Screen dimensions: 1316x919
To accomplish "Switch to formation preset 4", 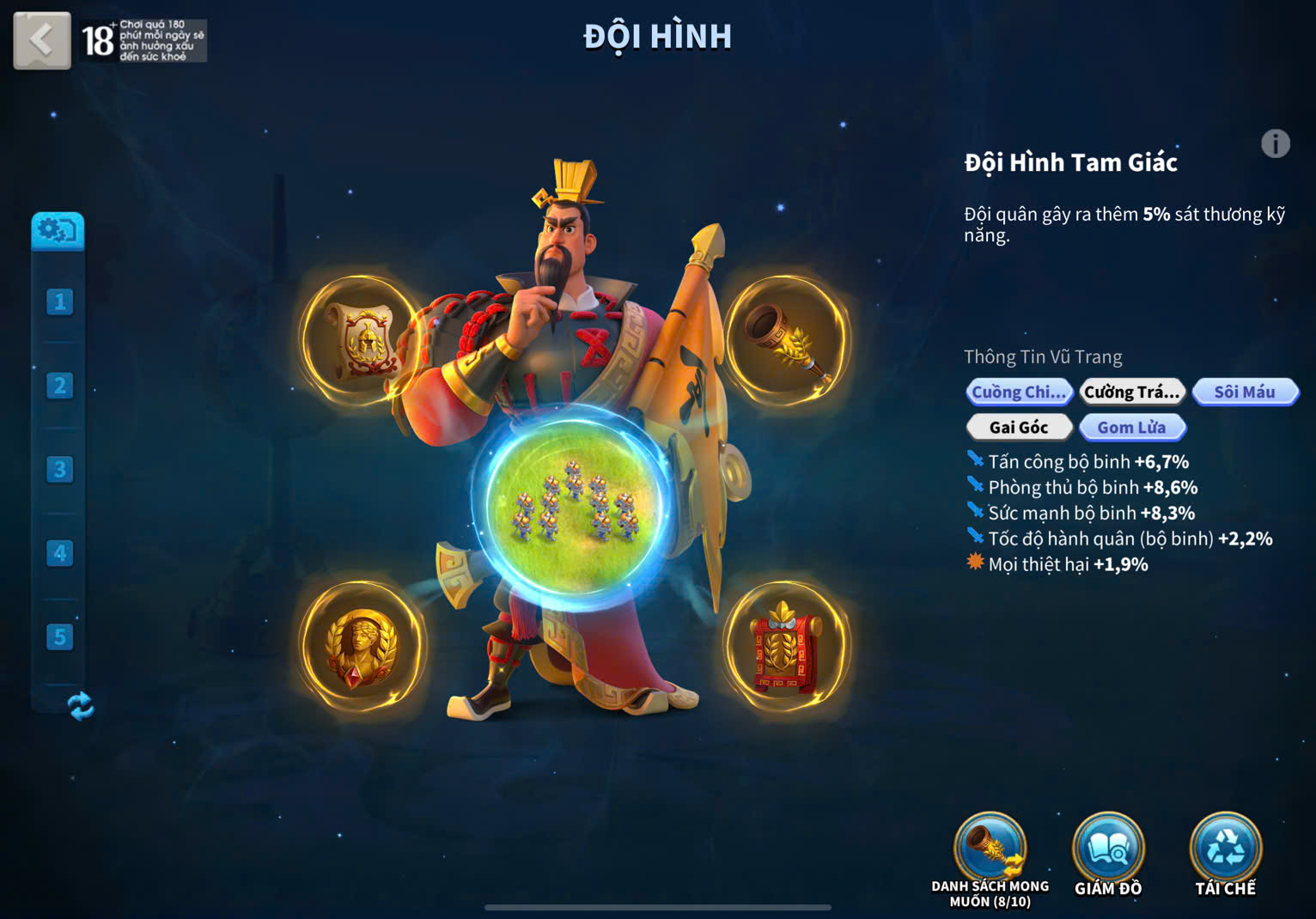I will [x=59, y=553].
